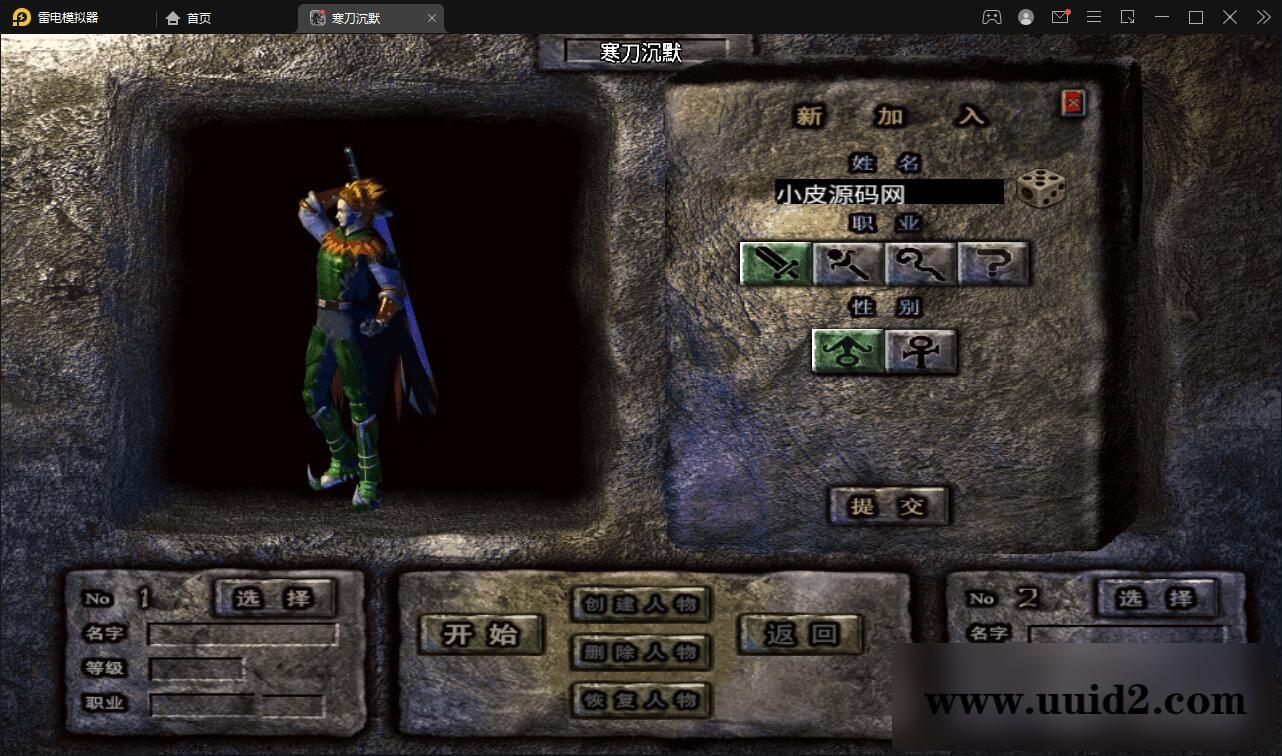The height and width of the screenshot is (756, 1282).
Task: Start the game with 开始
Action: pos(481,634)
